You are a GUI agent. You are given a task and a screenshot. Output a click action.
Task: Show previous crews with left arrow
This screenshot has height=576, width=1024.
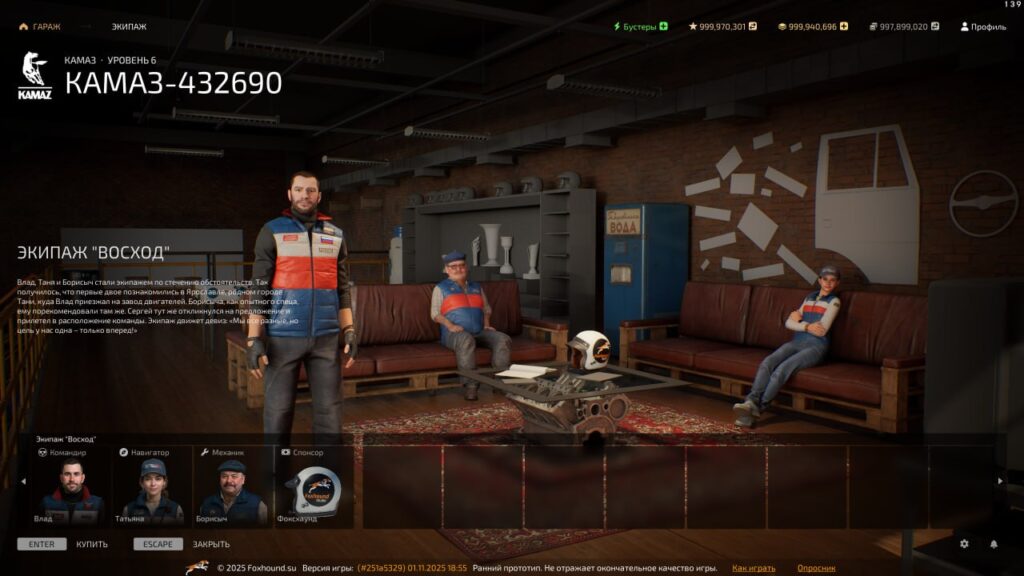24,482
